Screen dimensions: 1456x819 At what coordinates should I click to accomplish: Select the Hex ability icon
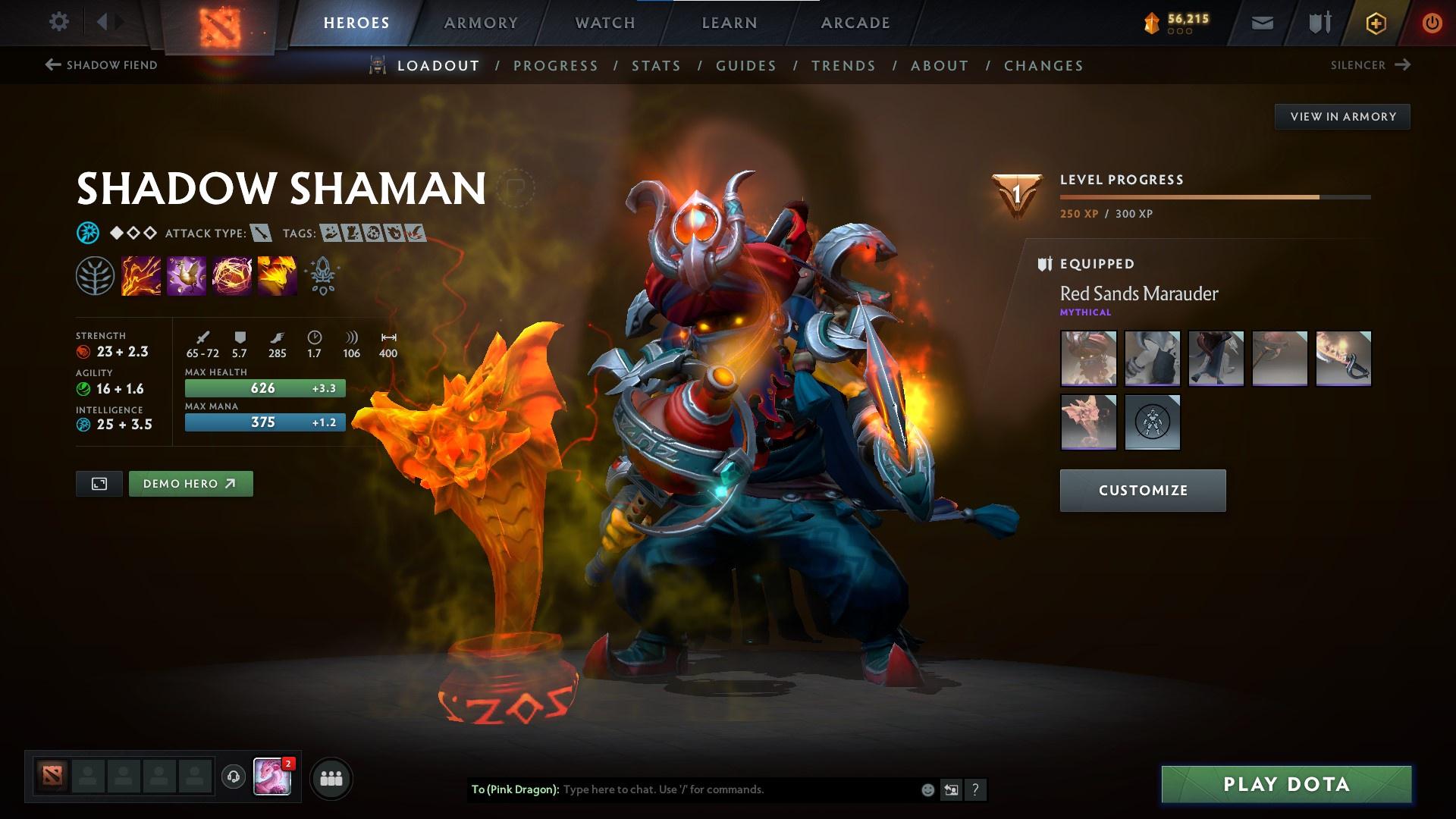click(187, 275)
